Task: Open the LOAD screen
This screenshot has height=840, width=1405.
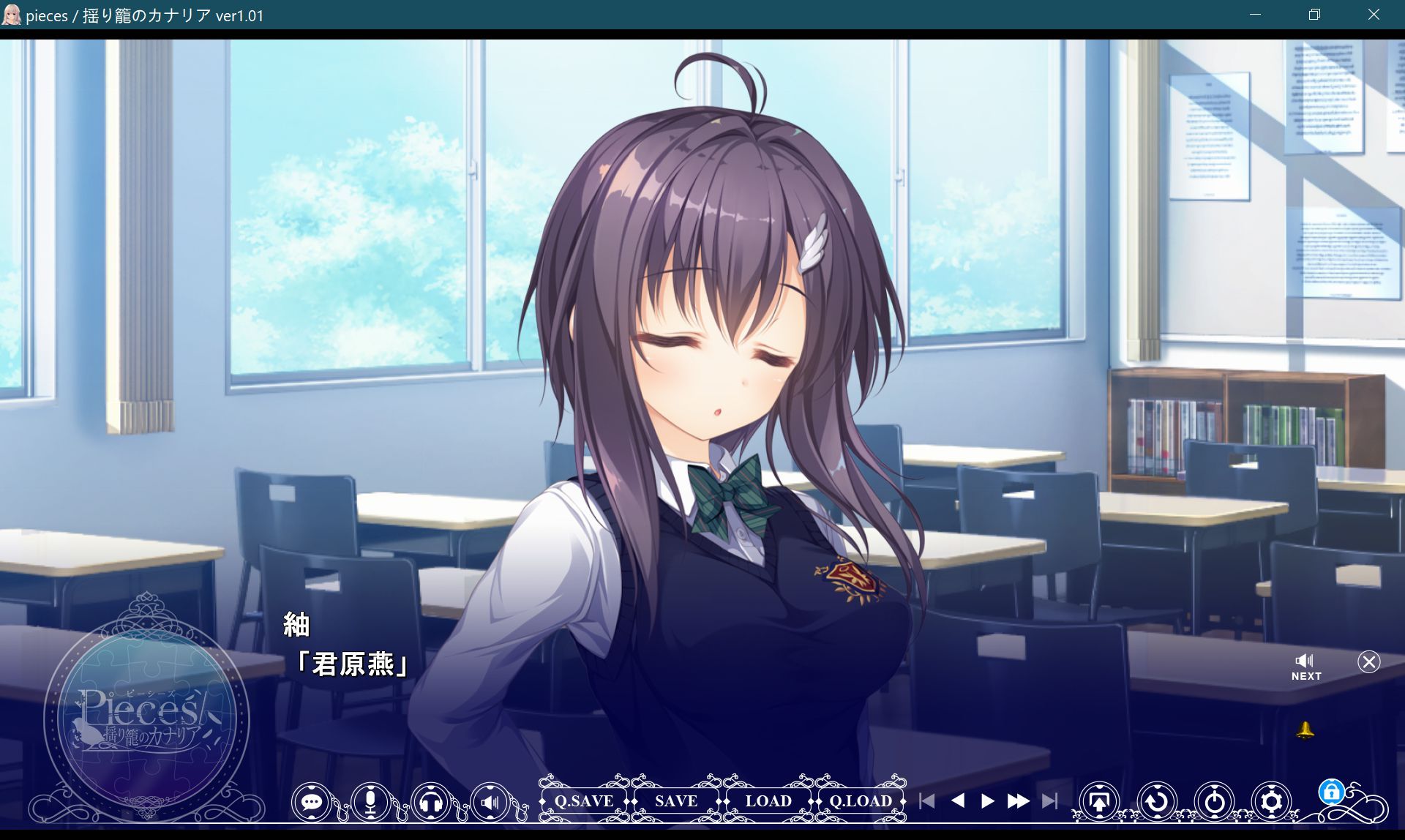Action: point(768,801)
